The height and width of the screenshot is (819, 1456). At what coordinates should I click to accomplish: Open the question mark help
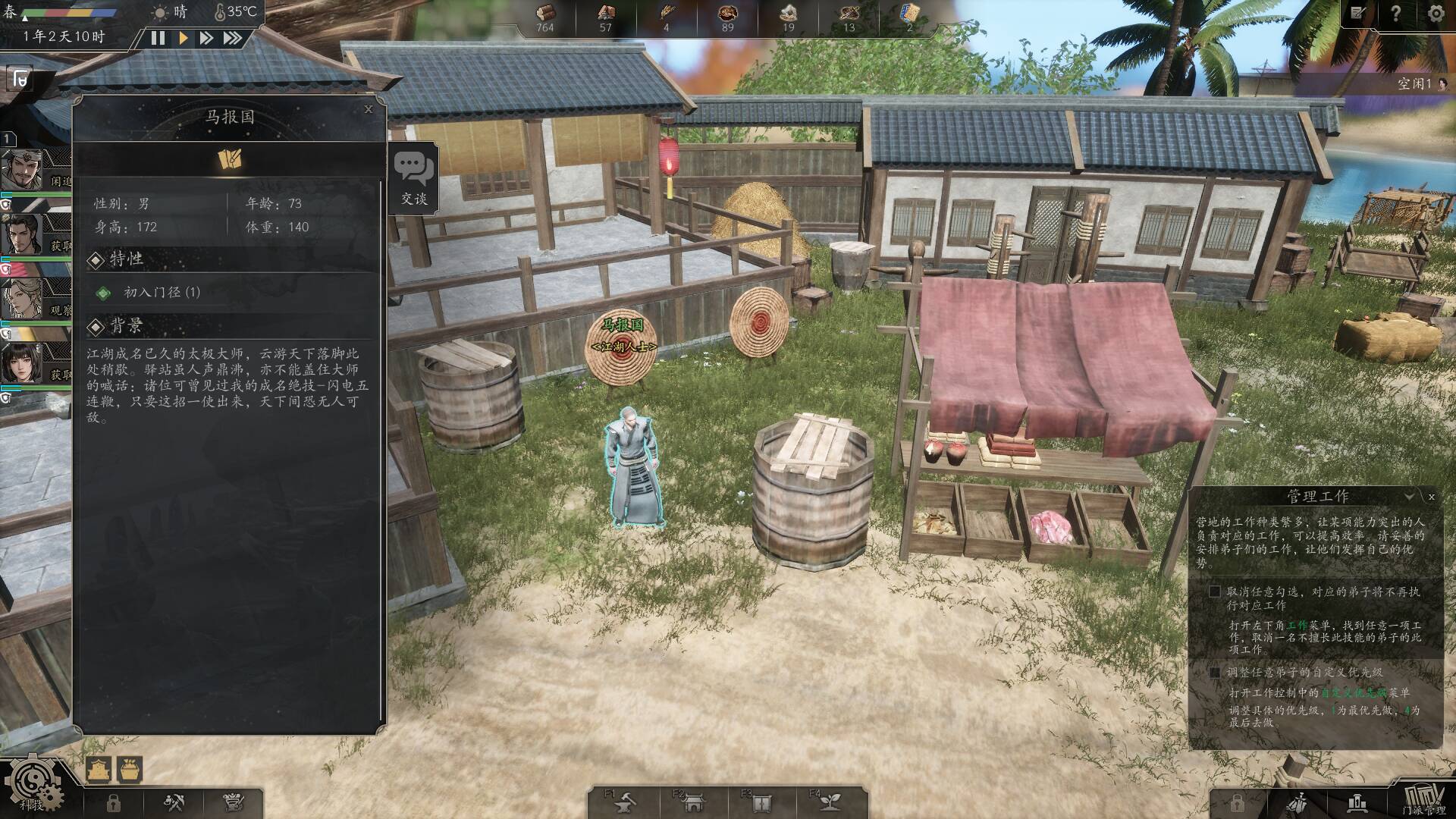(x=1395, y=14)
